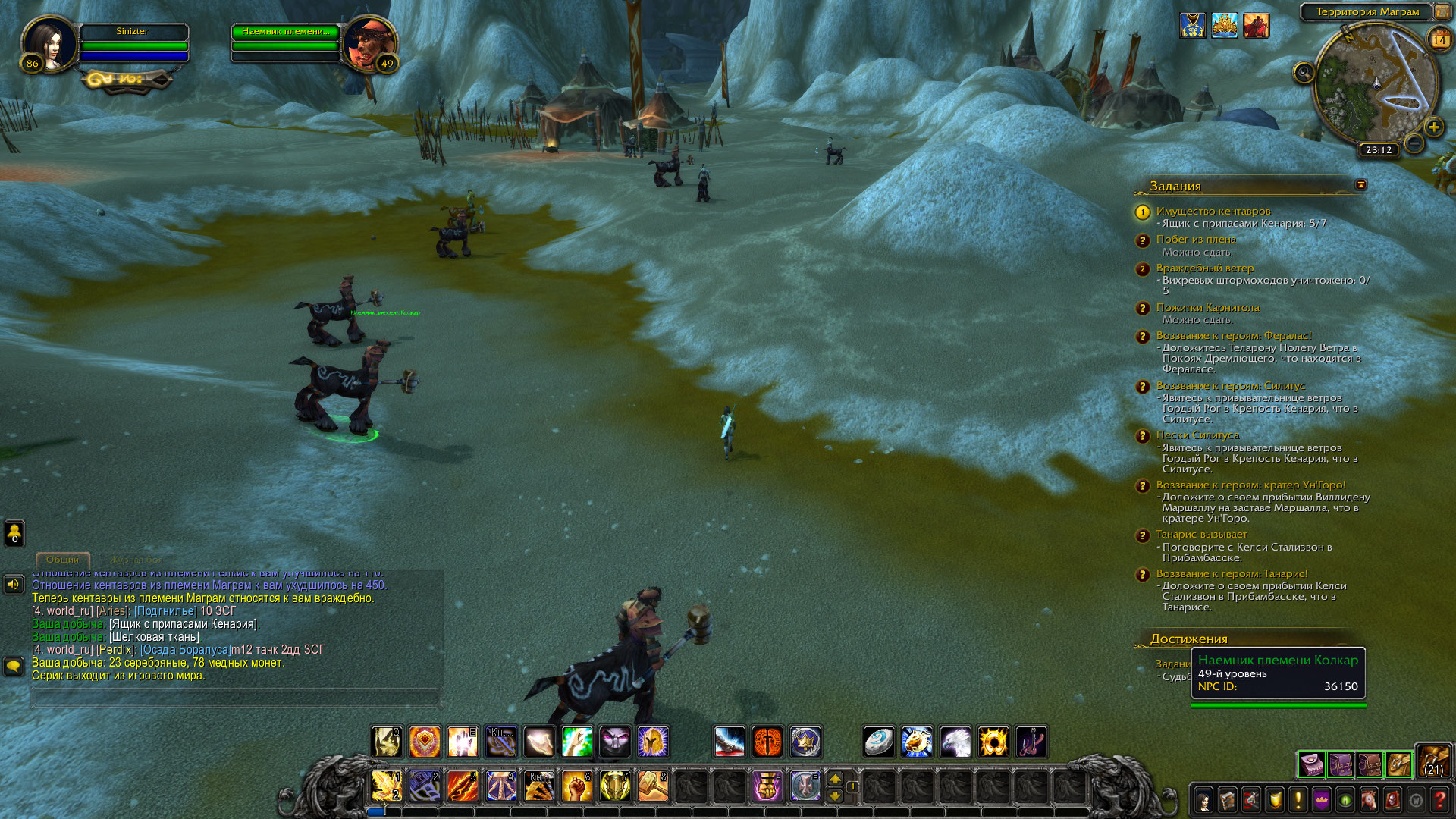Viewport: 1456px width, 819px height.
Task: Switch to the Общий chat tab
Action: [x=62, y=560]
